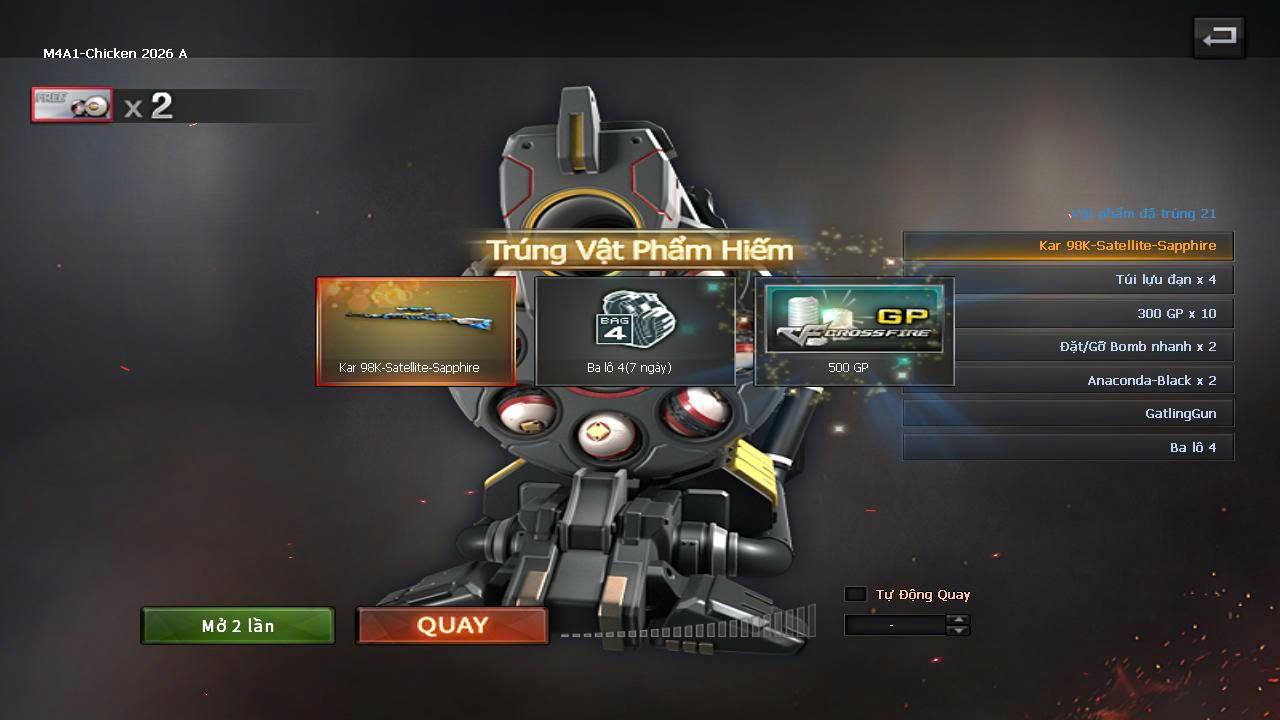Increase the auto-spin count stepper

(958, 620)
